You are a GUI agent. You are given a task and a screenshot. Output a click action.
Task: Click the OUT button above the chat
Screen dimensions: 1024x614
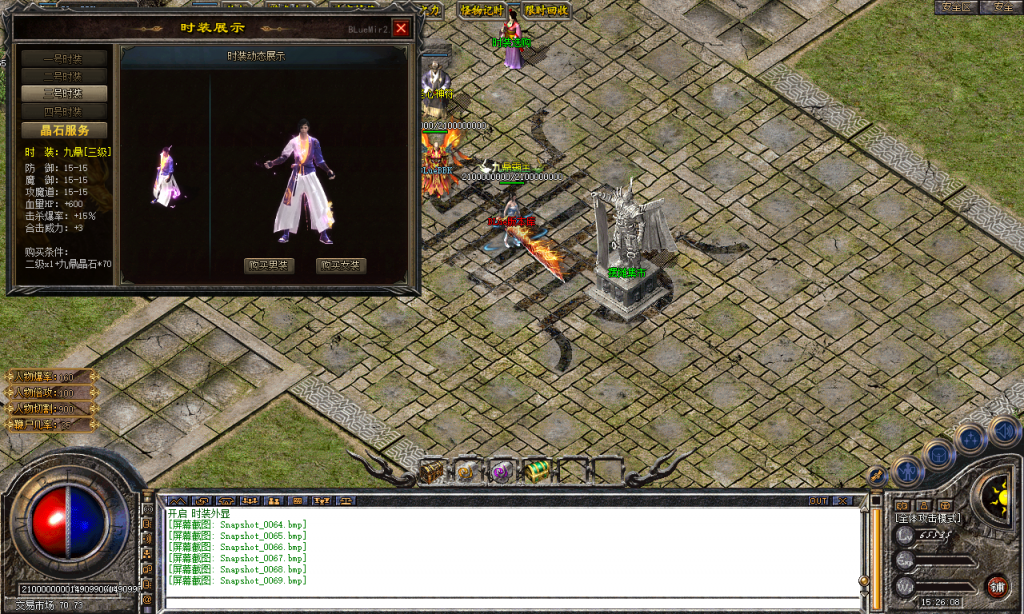pyautogui.click(x=819, y=499)
